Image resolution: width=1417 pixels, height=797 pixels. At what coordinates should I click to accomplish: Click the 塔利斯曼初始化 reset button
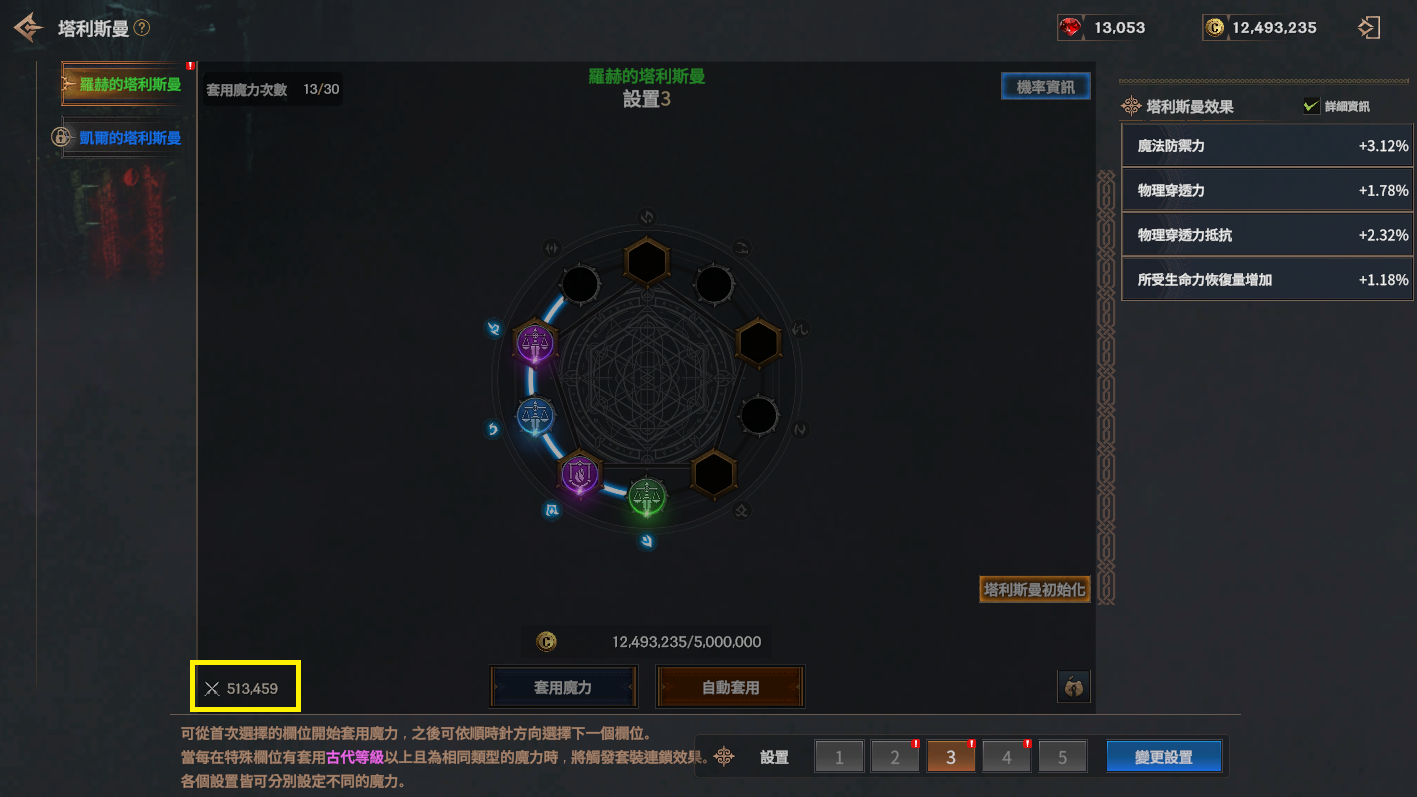1034,589
